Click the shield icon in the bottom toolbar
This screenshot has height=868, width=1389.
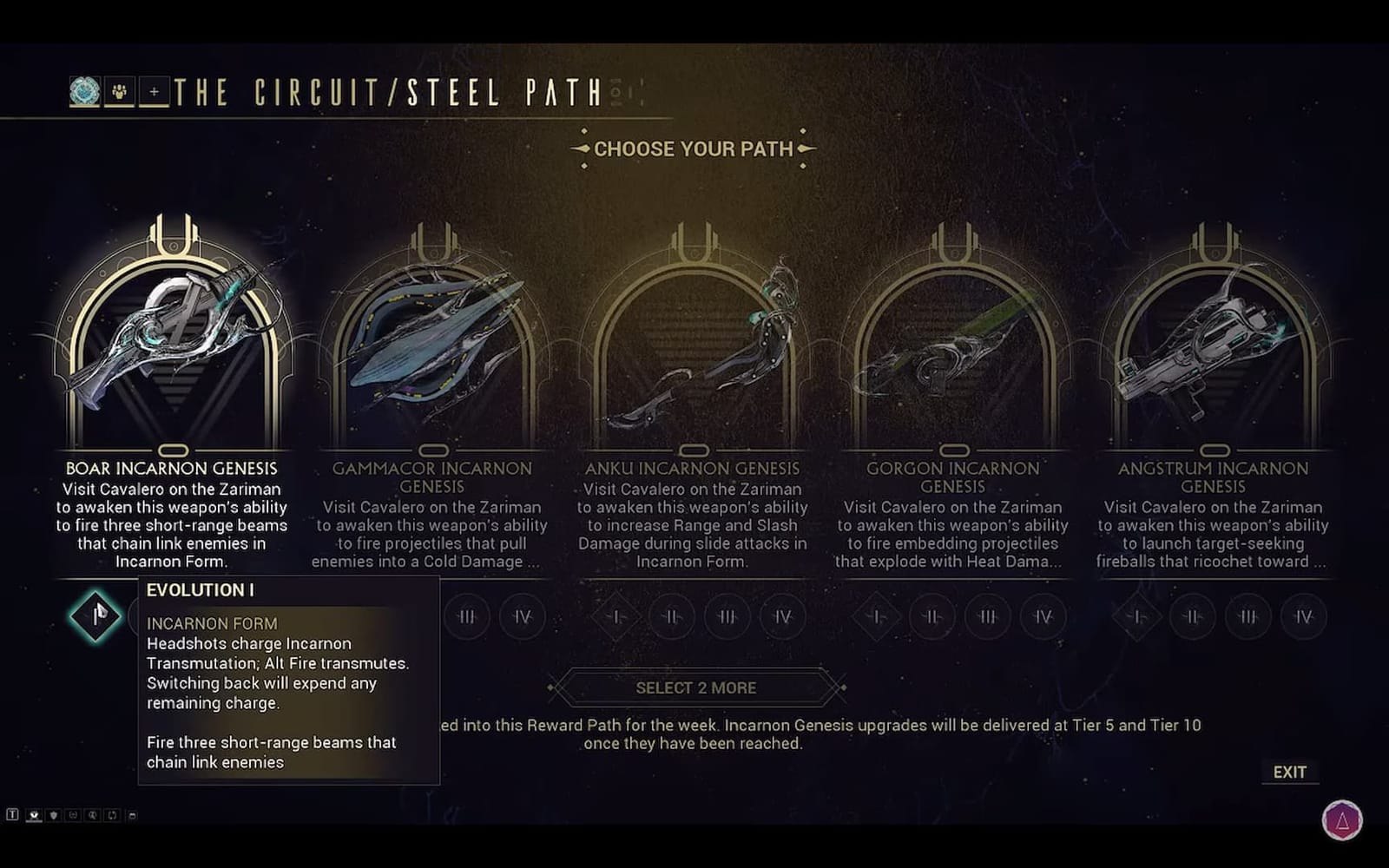click(x=53, y=814)
